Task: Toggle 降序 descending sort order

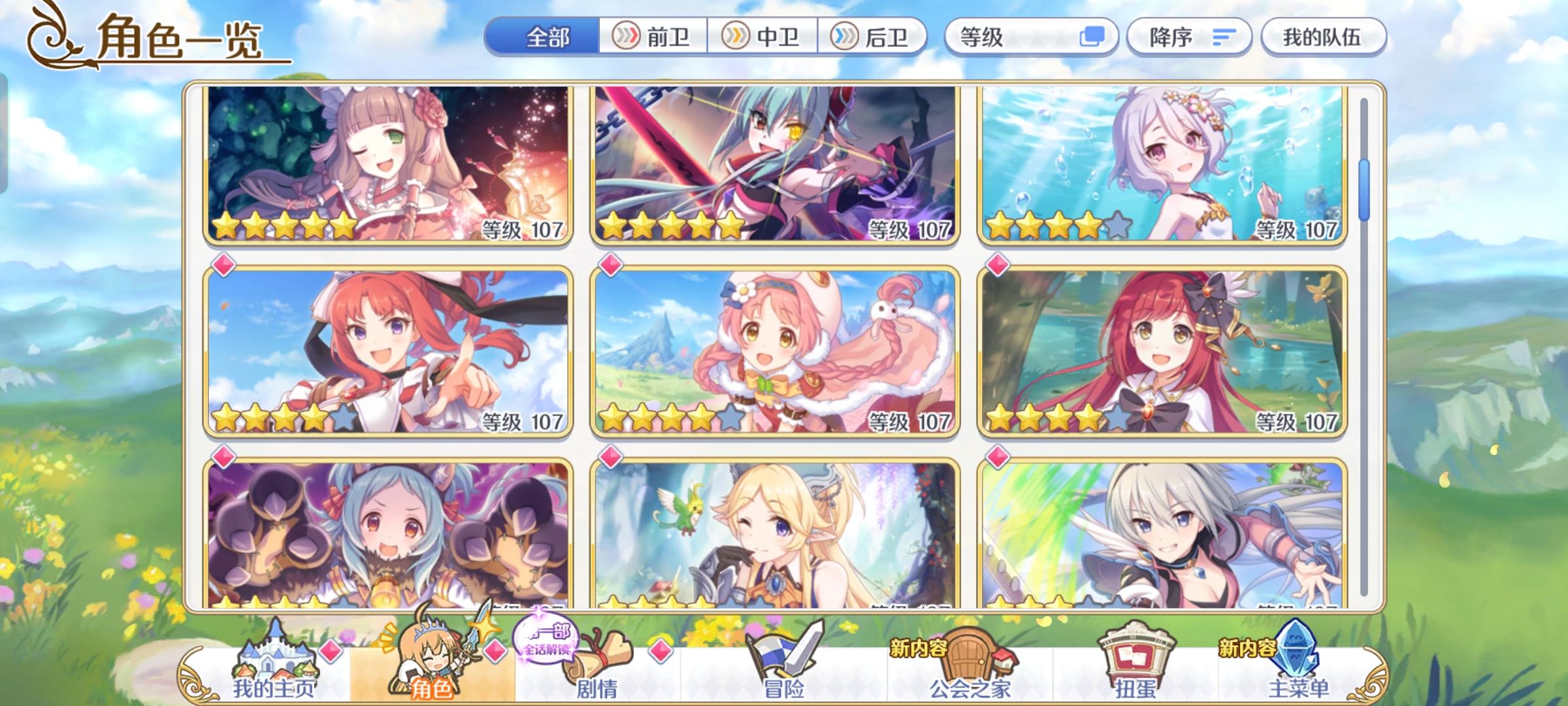Action: coord(1189,37)
